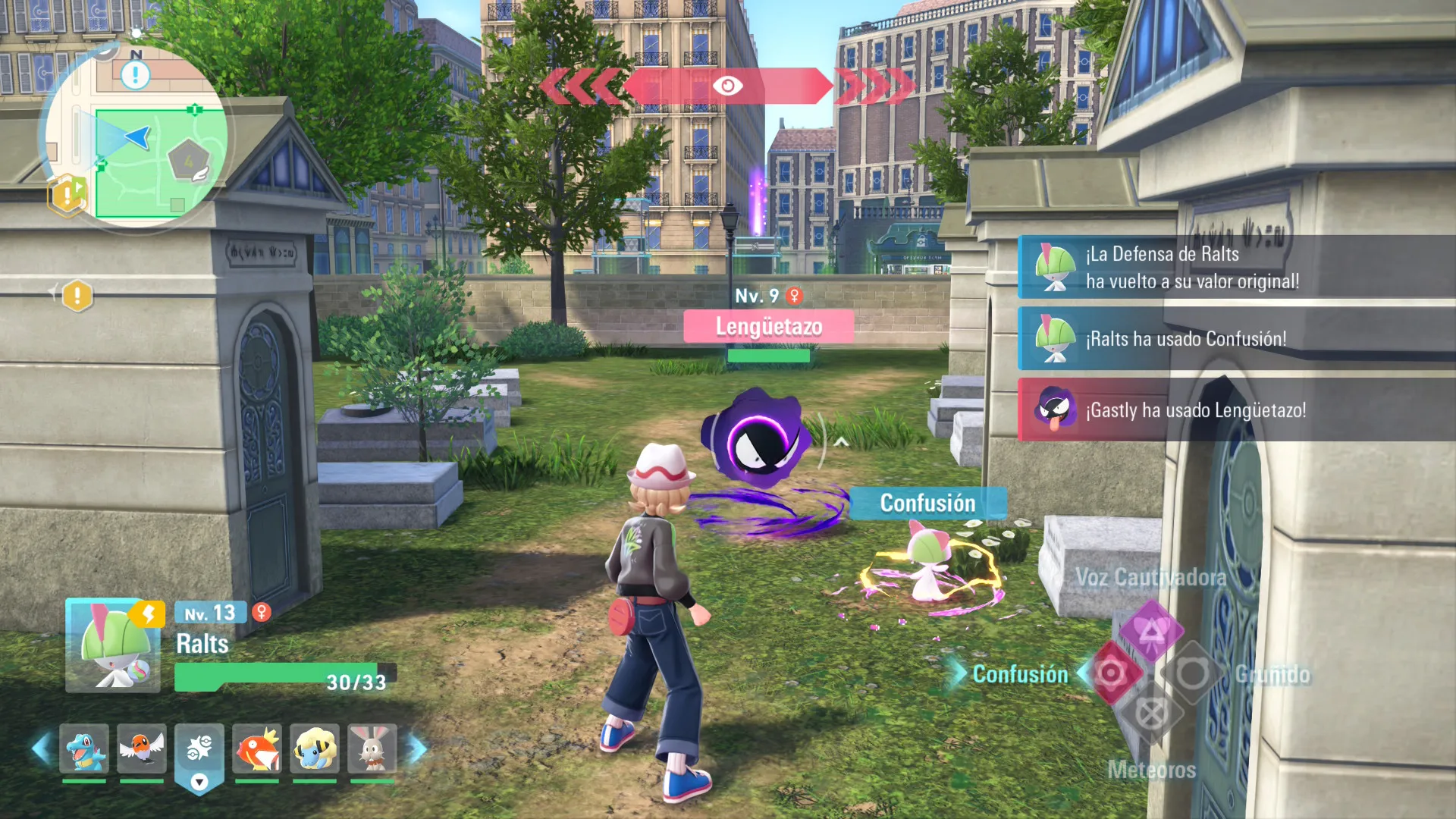
Task: Choose the Voz Cautivadora move
Action: tap(1151, 629)
